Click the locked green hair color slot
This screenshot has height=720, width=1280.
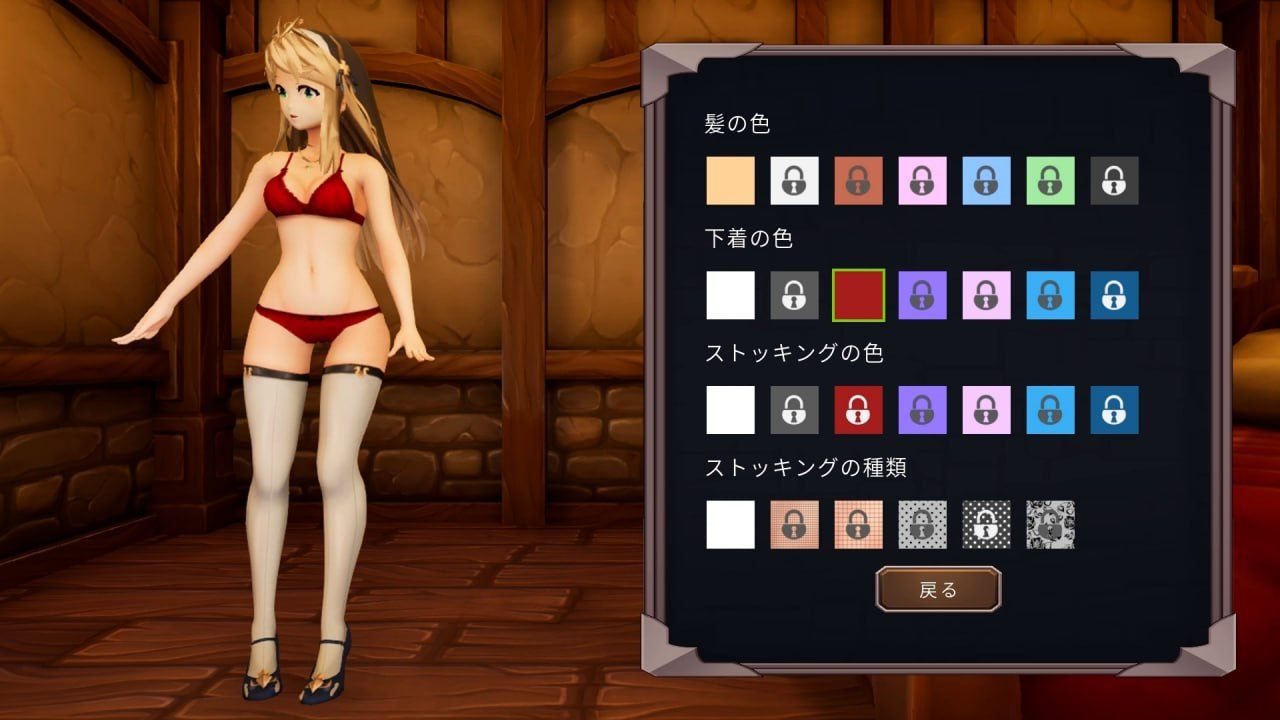1050,181
